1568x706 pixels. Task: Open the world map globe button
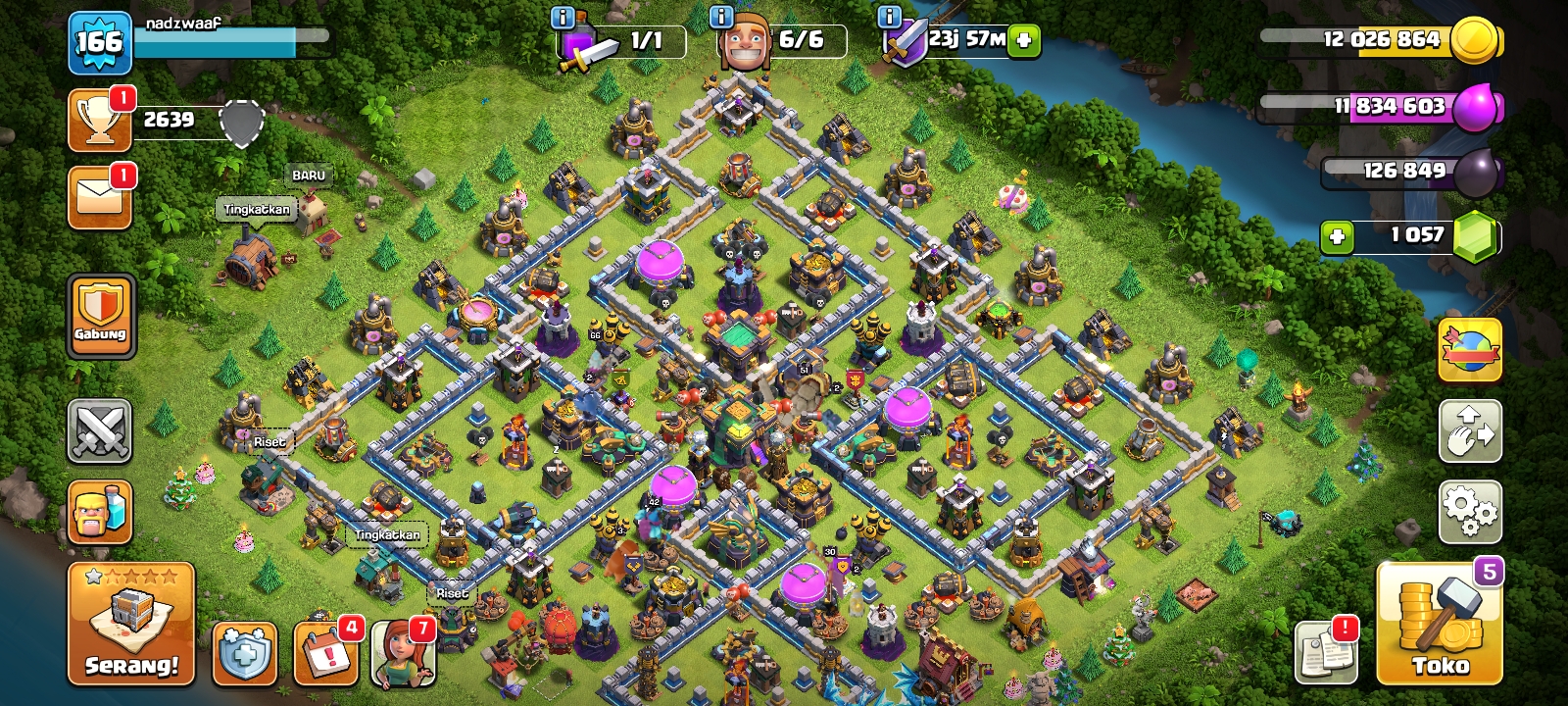click(1470, 350)
